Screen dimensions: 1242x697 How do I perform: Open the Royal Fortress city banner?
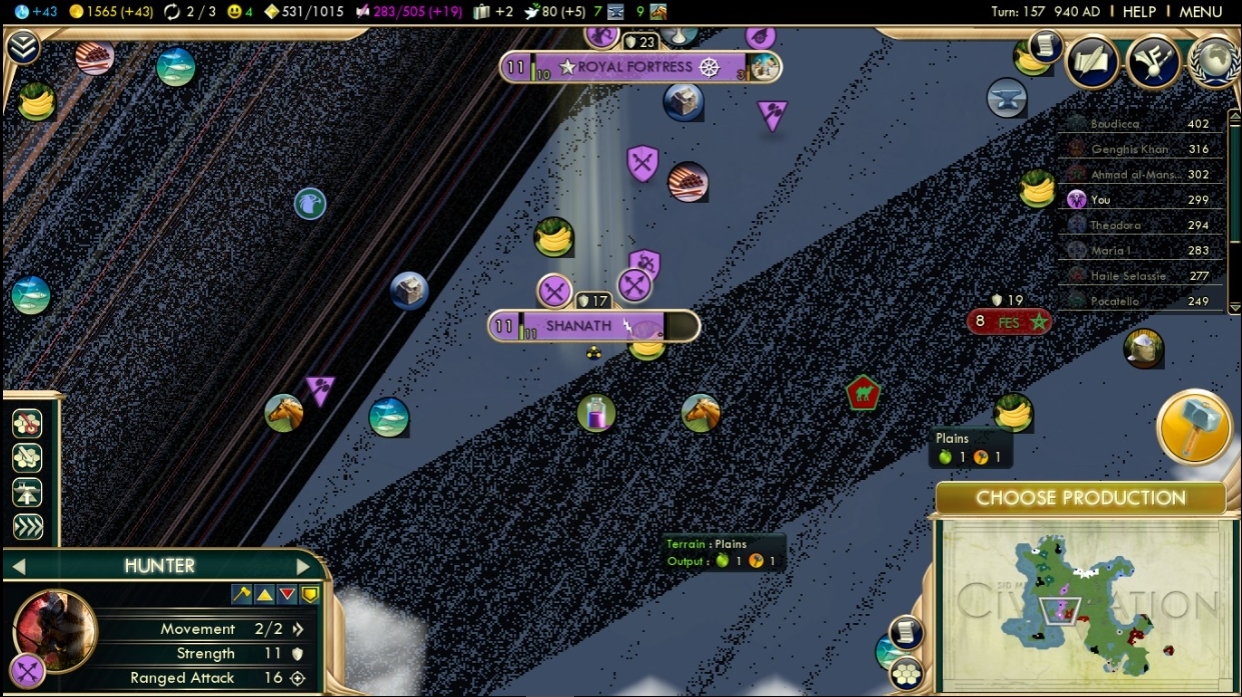[x=640, y=67]
